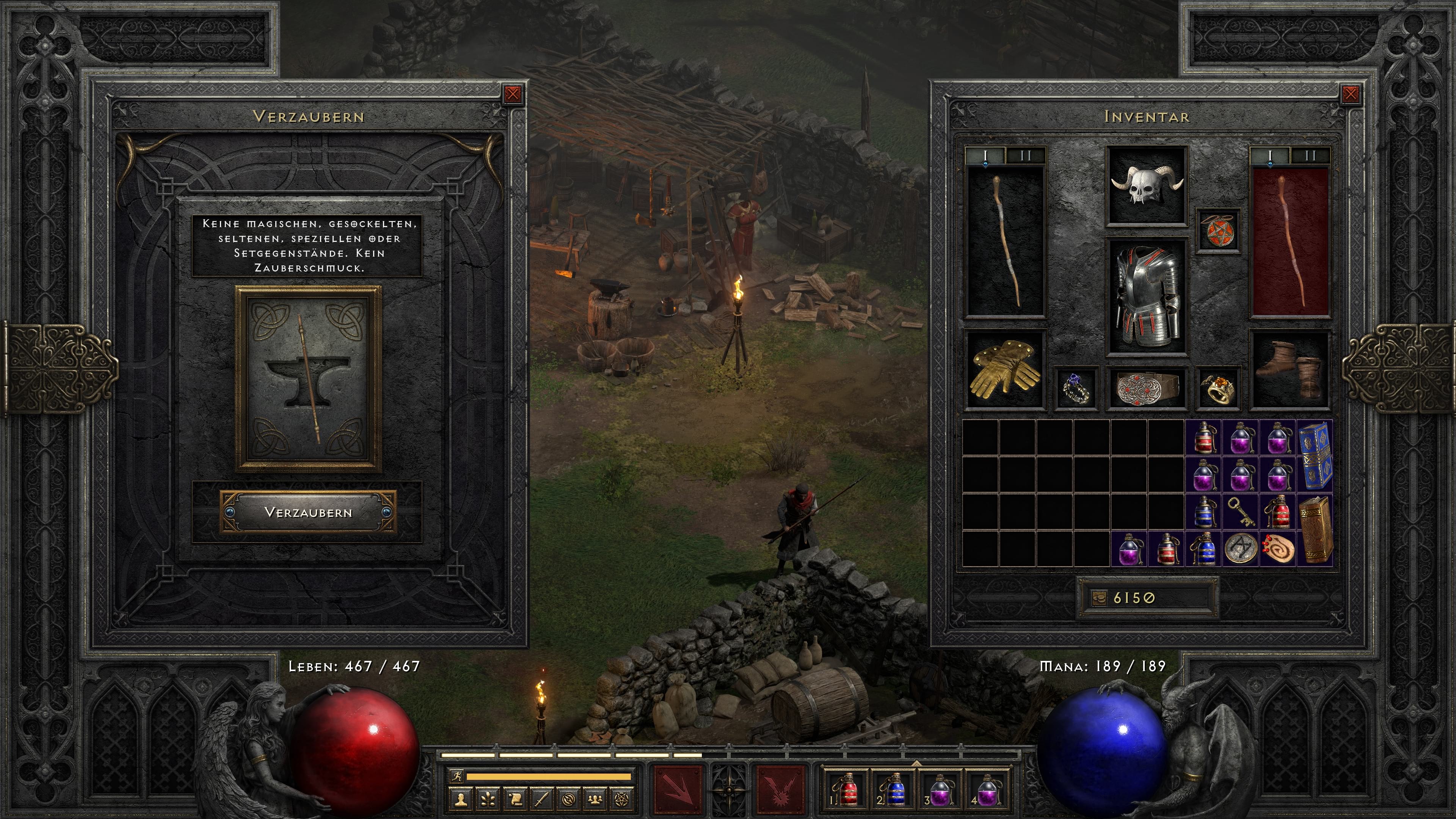Select the horned skull helmet slot
1456x819 pixels.
tap(1146, 185)
